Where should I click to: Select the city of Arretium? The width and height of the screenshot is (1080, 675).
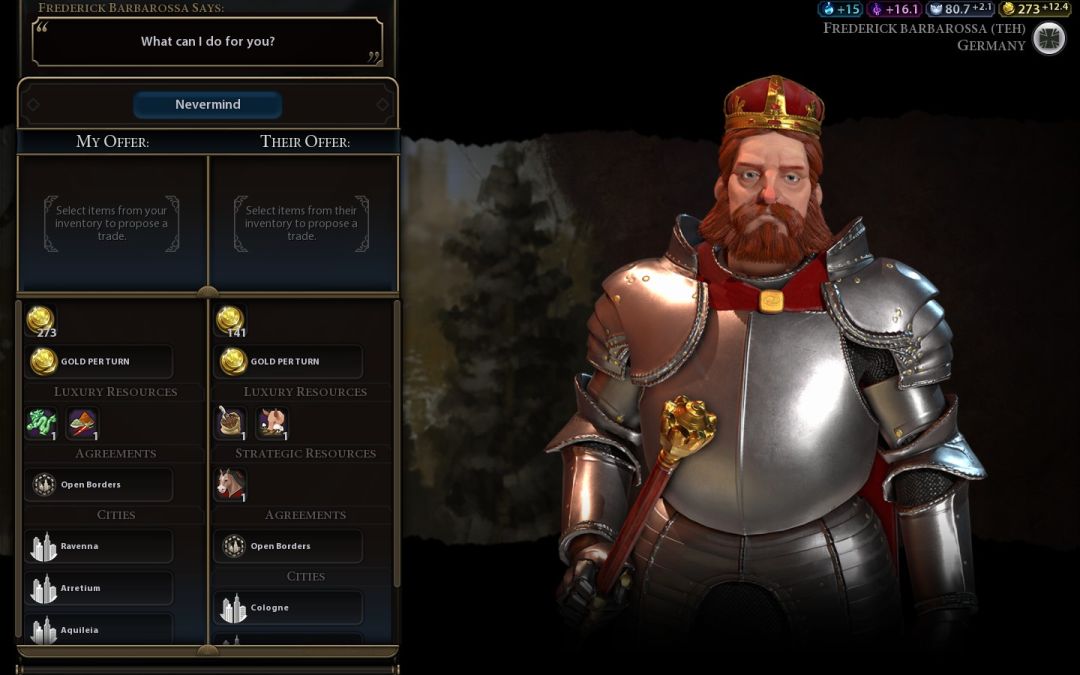[98, 588]
